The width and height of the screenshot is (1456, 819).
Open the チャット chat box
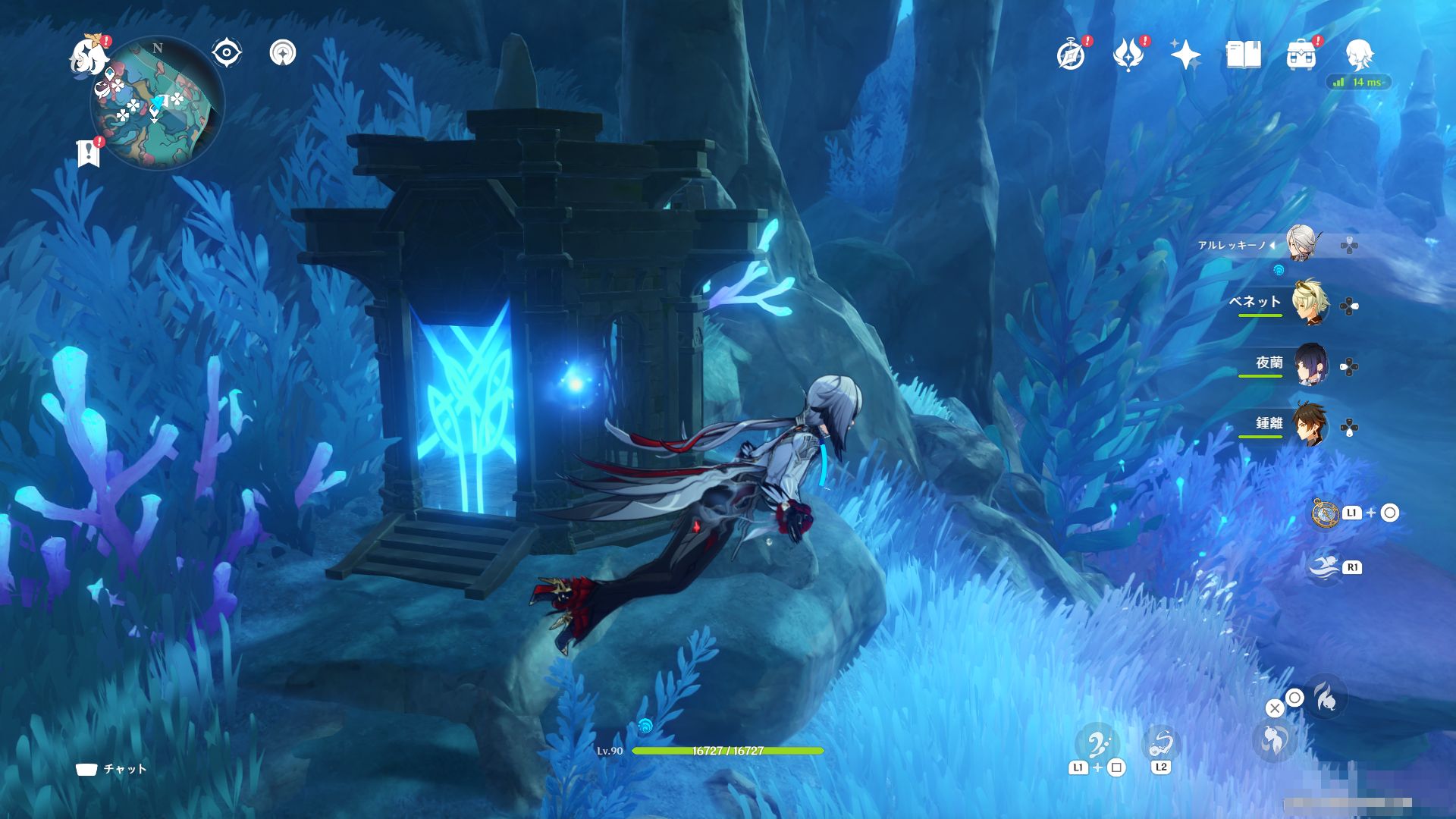[x=111, y=769]
